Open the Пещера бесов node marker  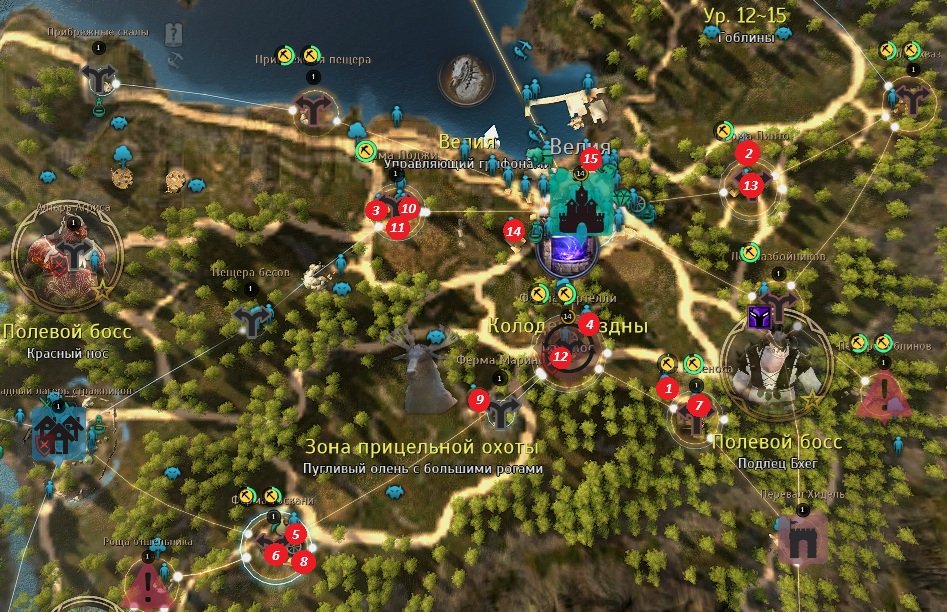(250, 319)
